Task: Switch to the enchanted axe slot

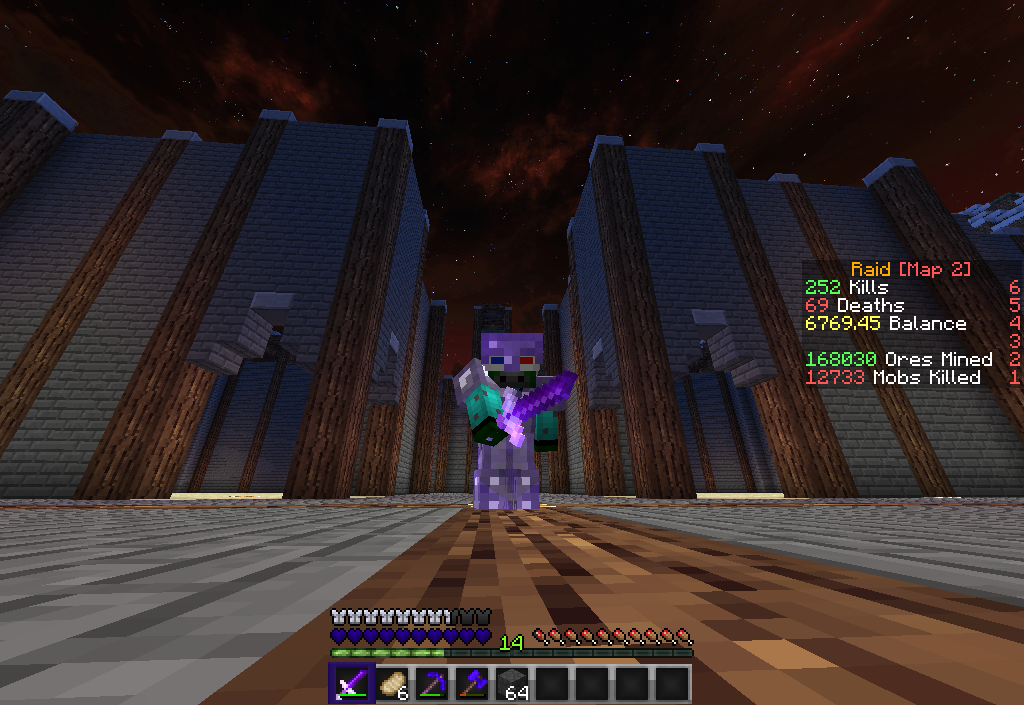Action: (x=471, y=684)
